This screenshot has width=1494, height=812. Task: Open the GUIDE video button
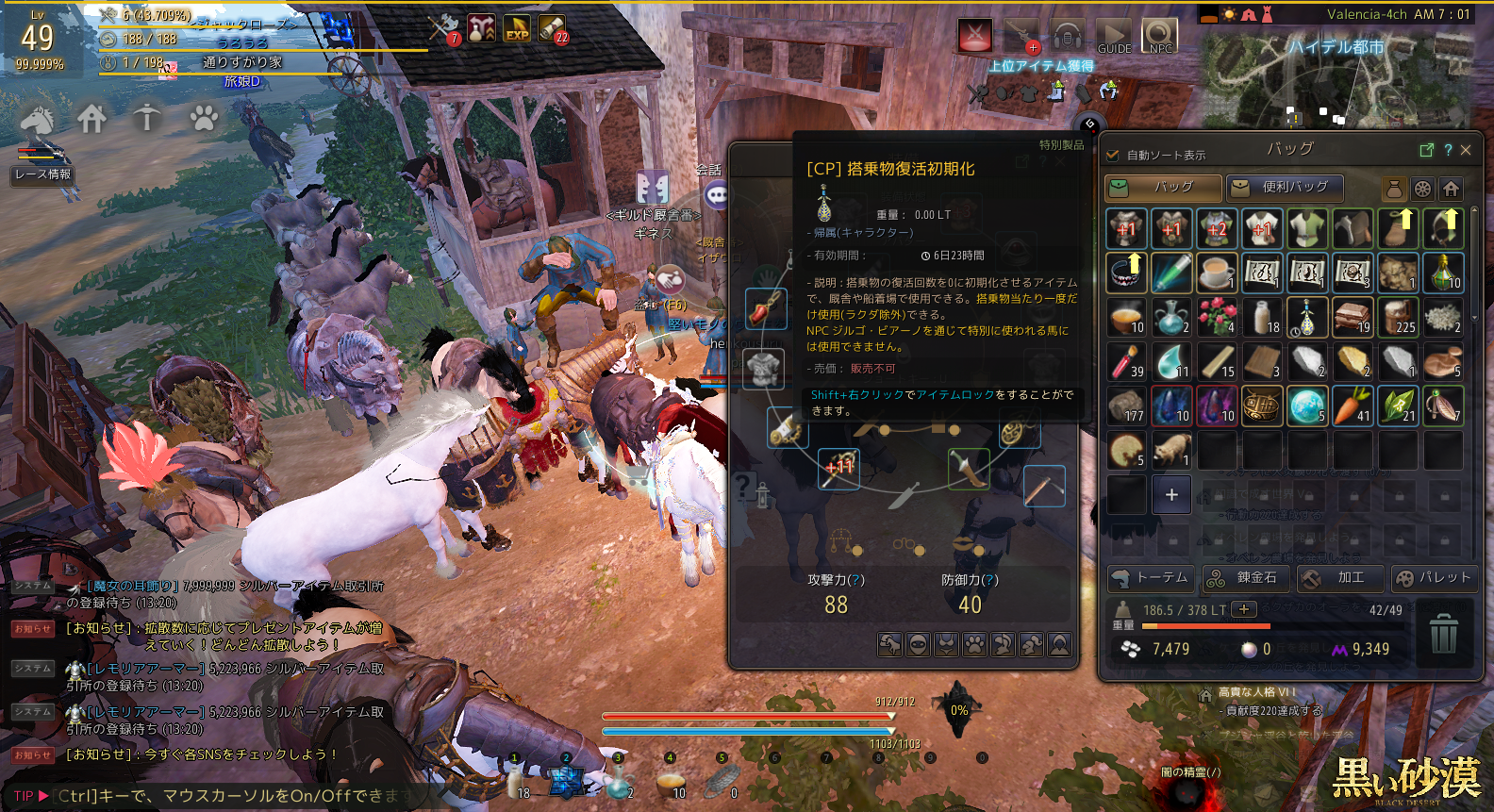1114,36
